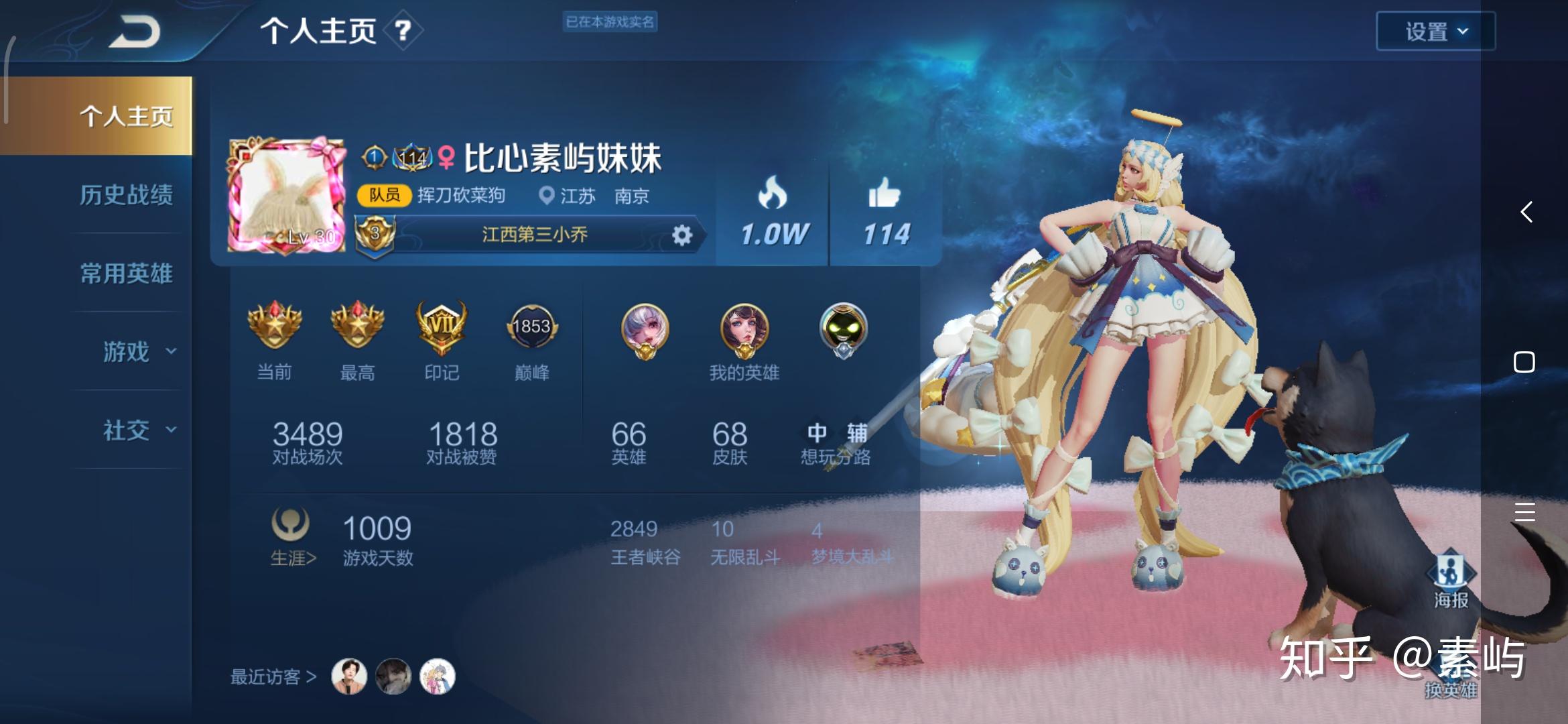Expand the 社交 section
The width and height of the screenshot is (1568, 724).
pyautogui.click(x=137, y=430)
